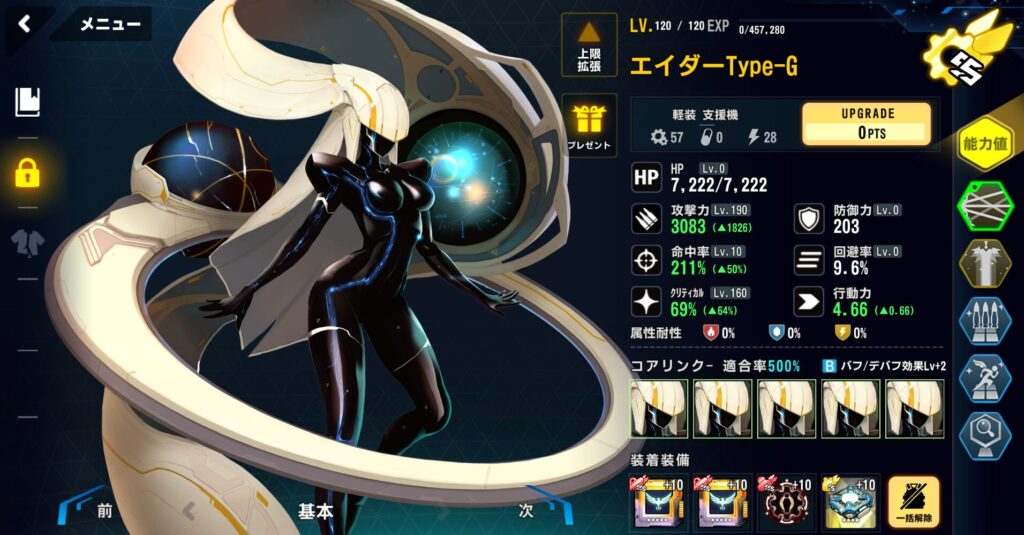Select the 能力値 stats tab
This screenshot has width=1024, height=535.
pyautogui.click(x=984, y=146)
